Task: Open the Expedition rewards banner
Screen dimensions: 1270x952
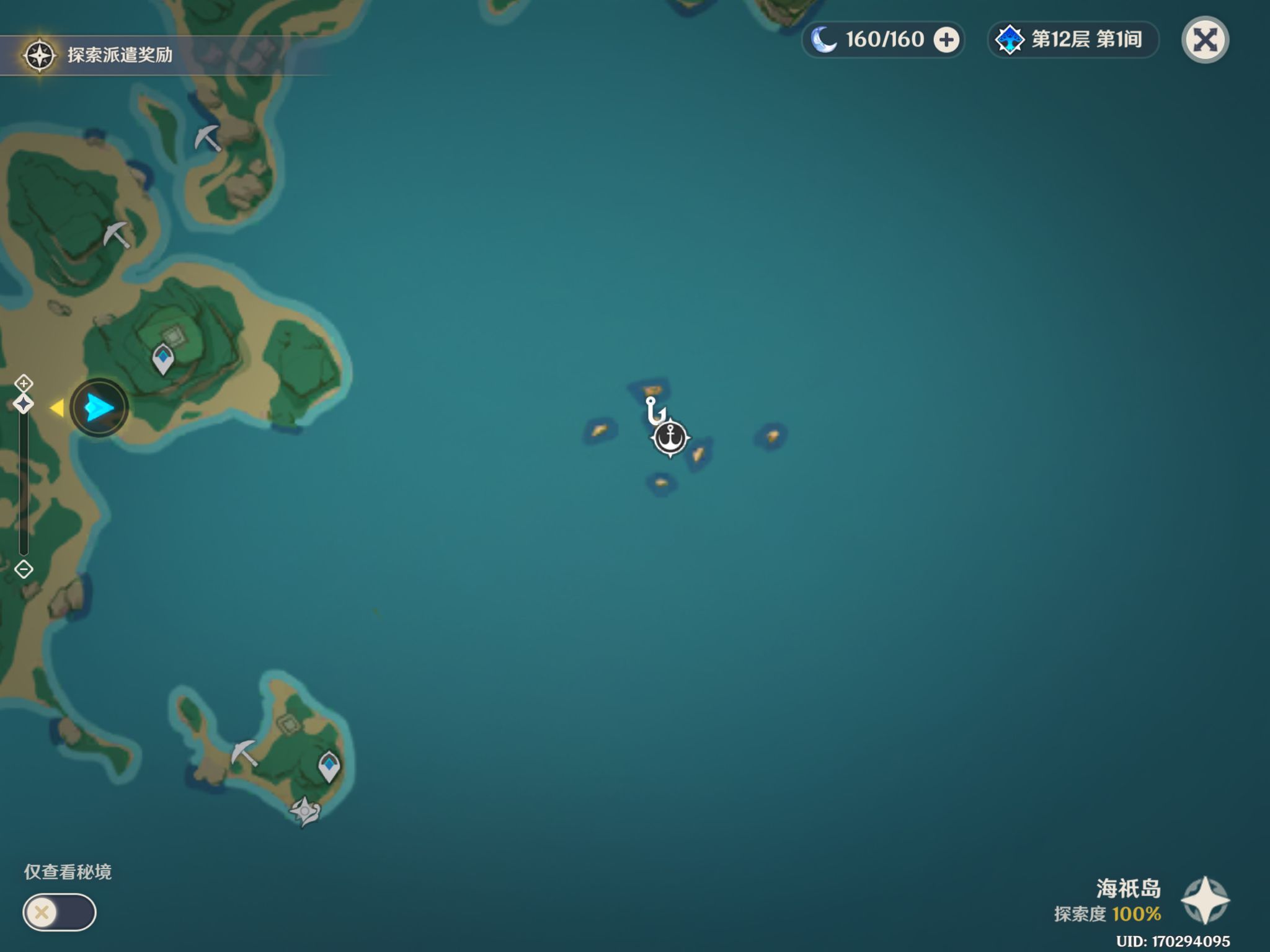Action: (x=99, y=55)
